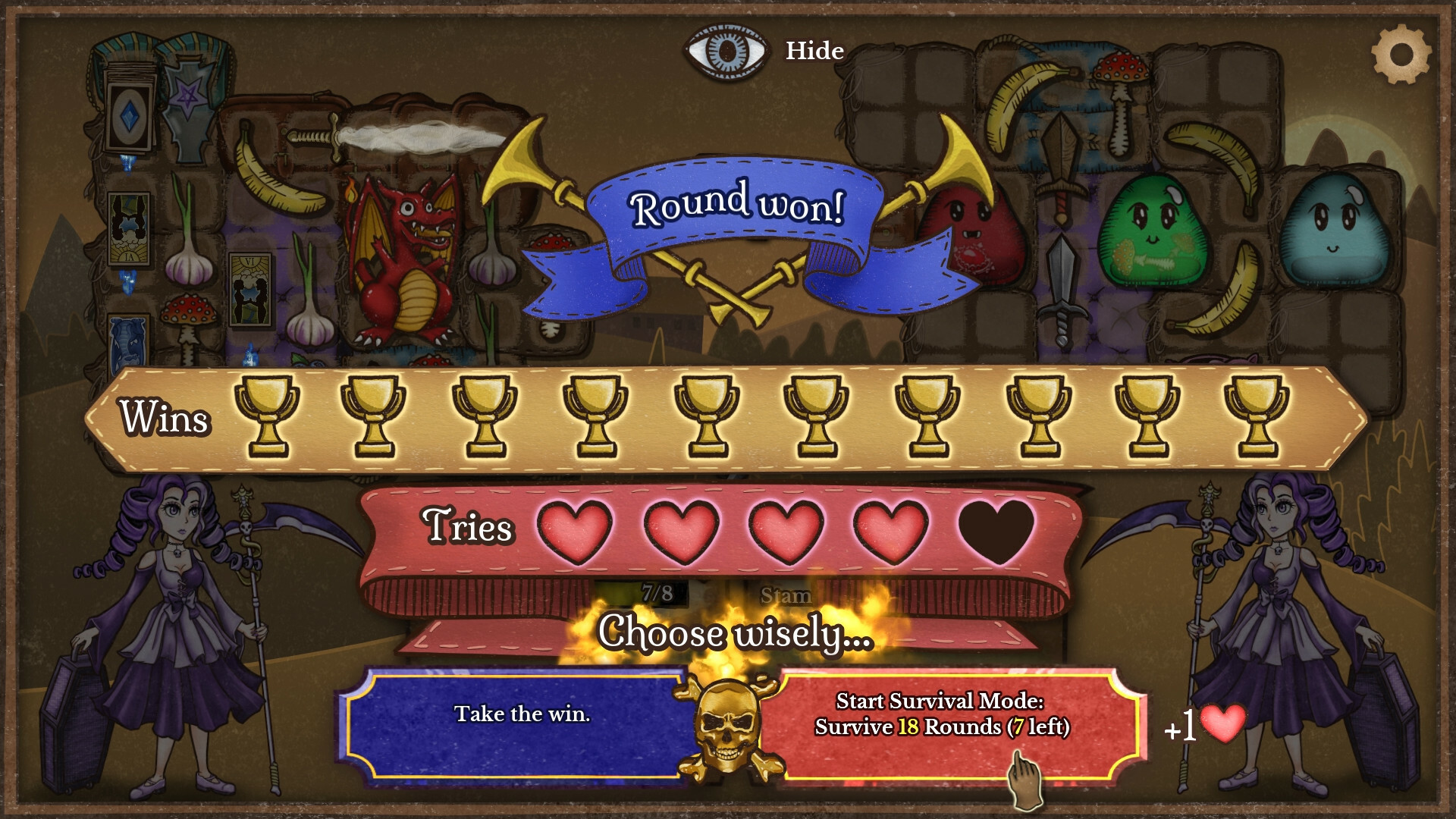Select the red dragon card
The width and height of the screenshot is (1456, 819).
(x=402, y=250)
